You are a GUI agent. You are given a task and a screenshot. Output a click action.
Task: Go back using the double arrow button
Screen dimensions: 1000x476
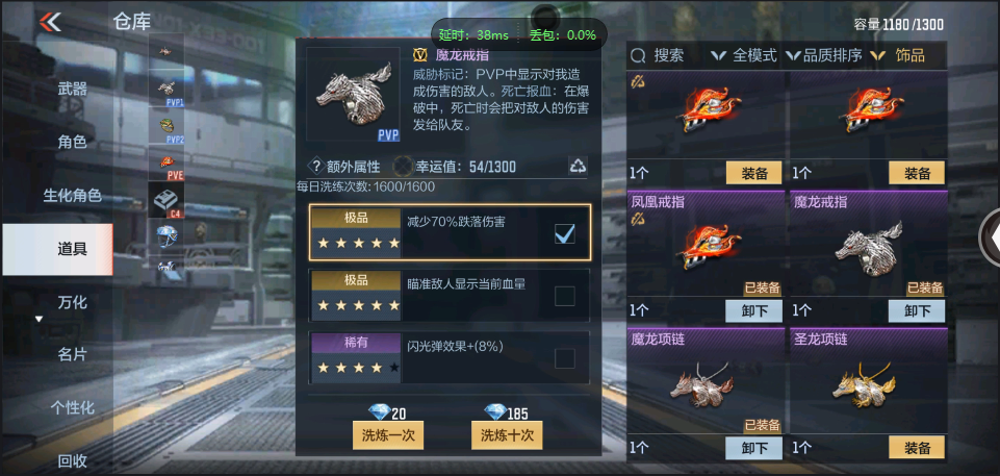click(50, 22)
